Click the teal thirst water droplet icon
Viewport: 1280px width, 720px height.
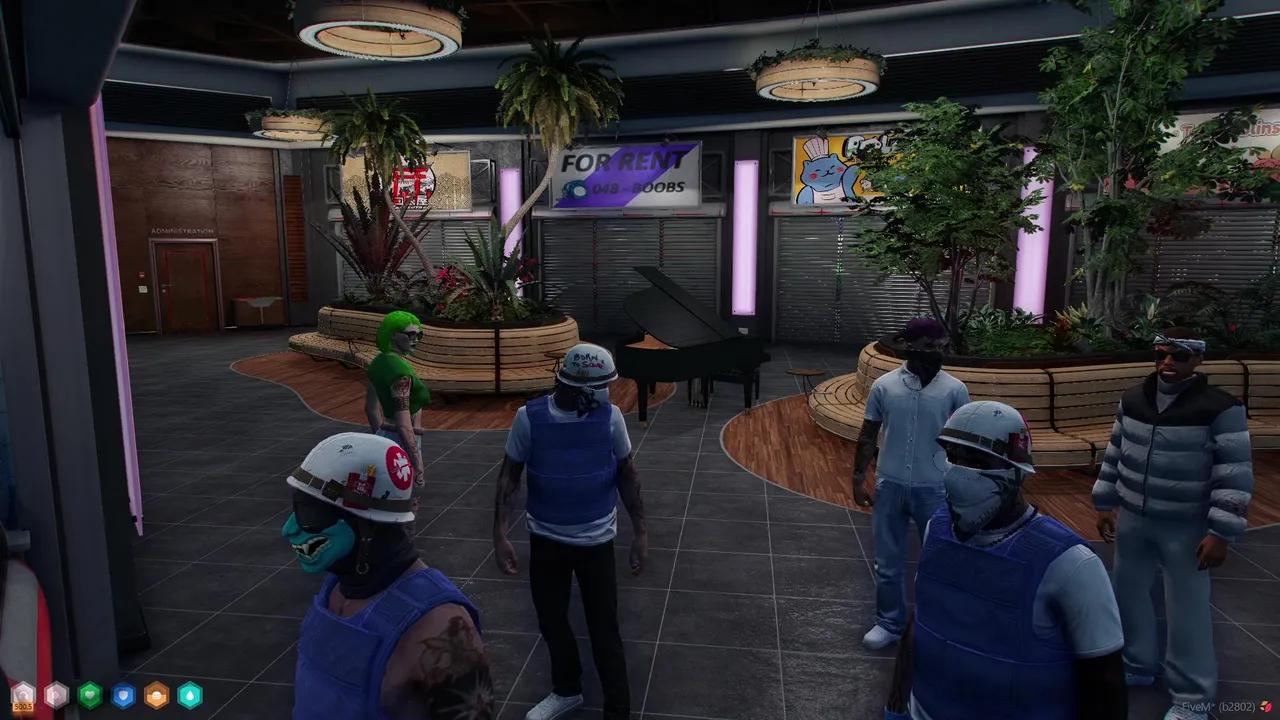[188, 694]
